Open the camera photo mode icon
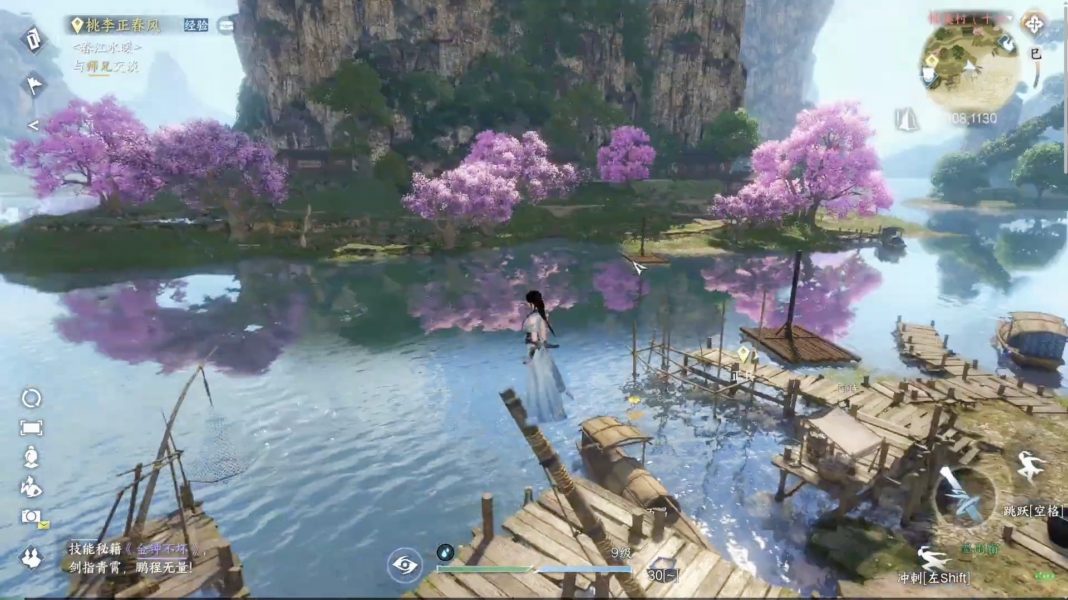Viewport: 1068px width, 600px height. 31,517
